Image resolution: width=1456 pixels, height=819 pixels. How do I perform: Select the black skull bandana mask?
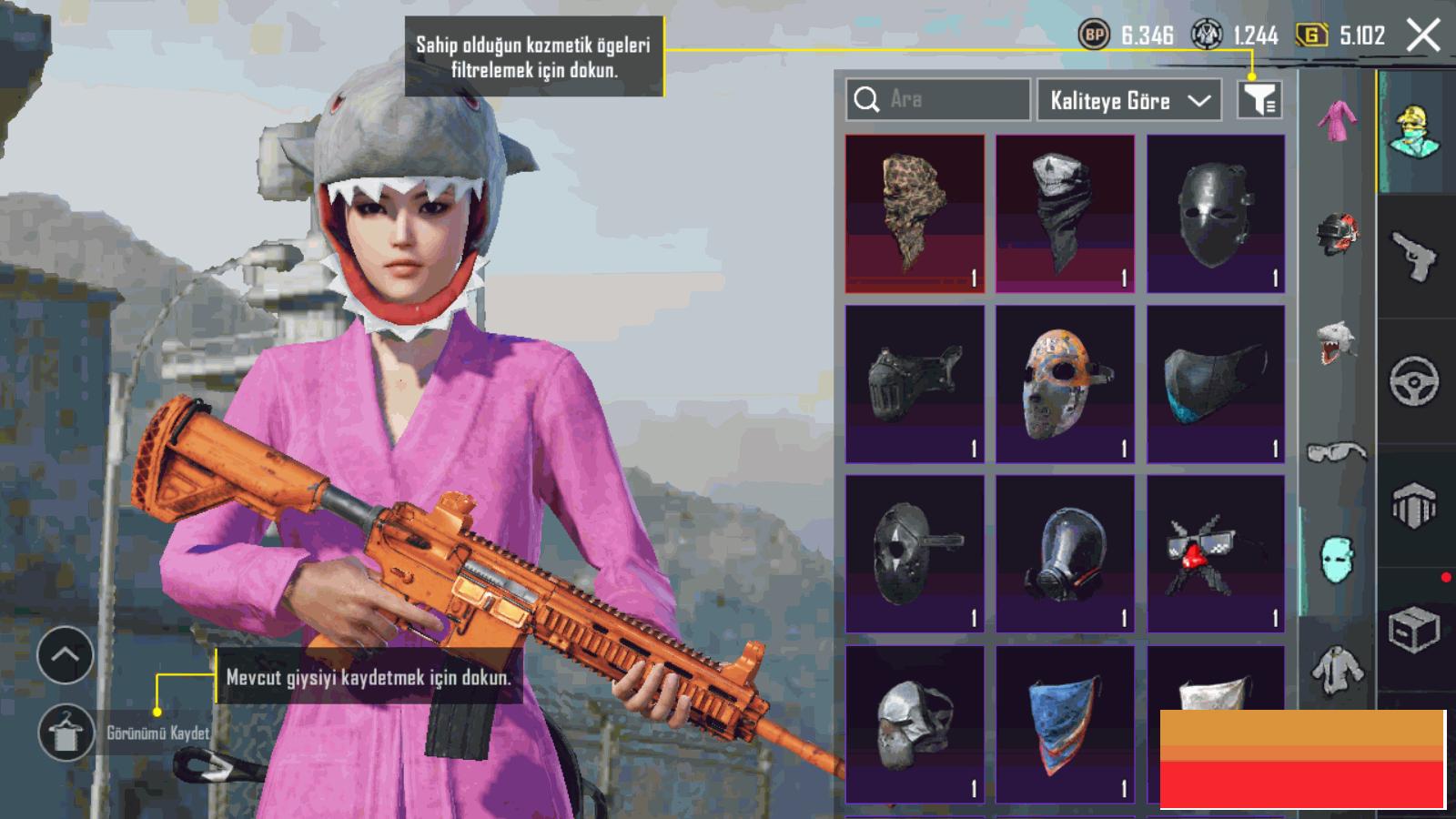pyautogui.click(x=1065, y=214)
